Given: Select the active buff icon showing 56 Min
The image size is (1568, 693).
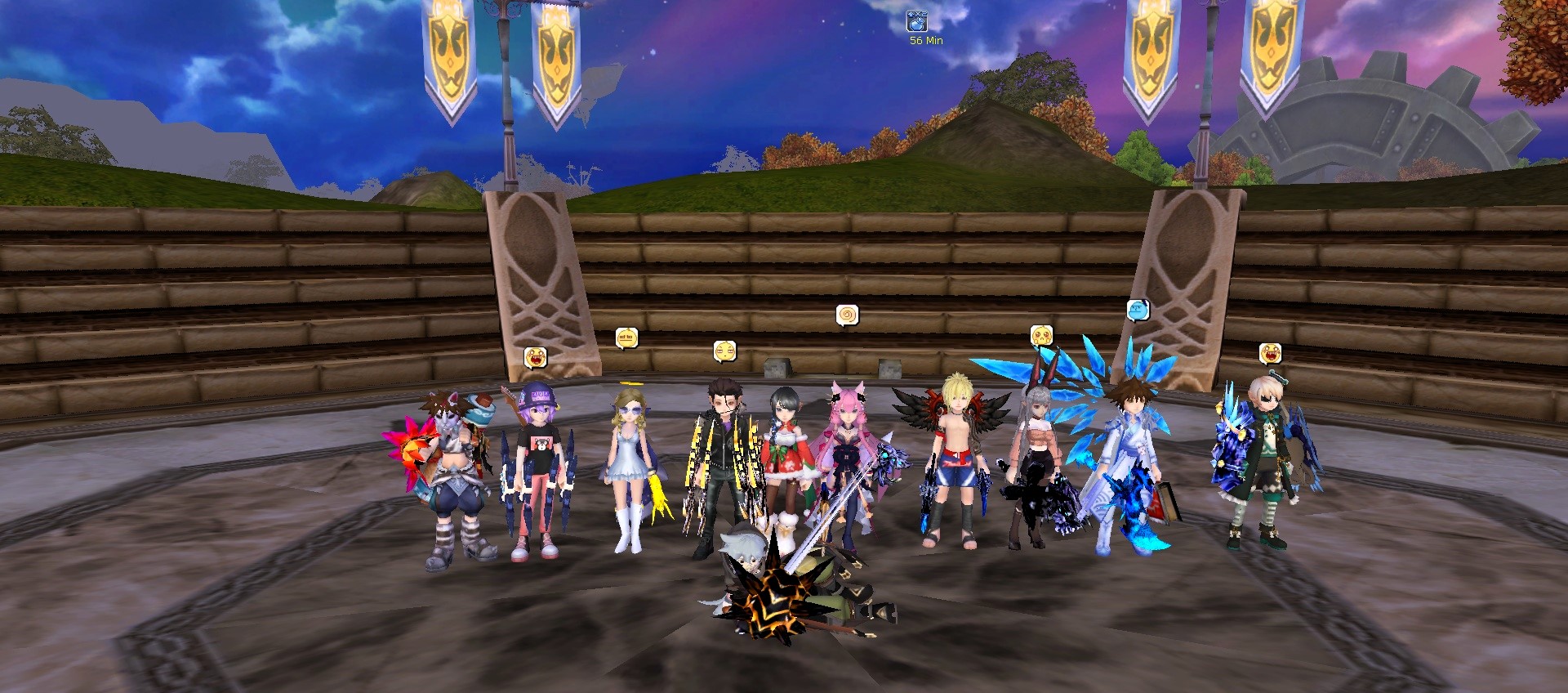Looking at the screenshot, I should coord(916,21).
